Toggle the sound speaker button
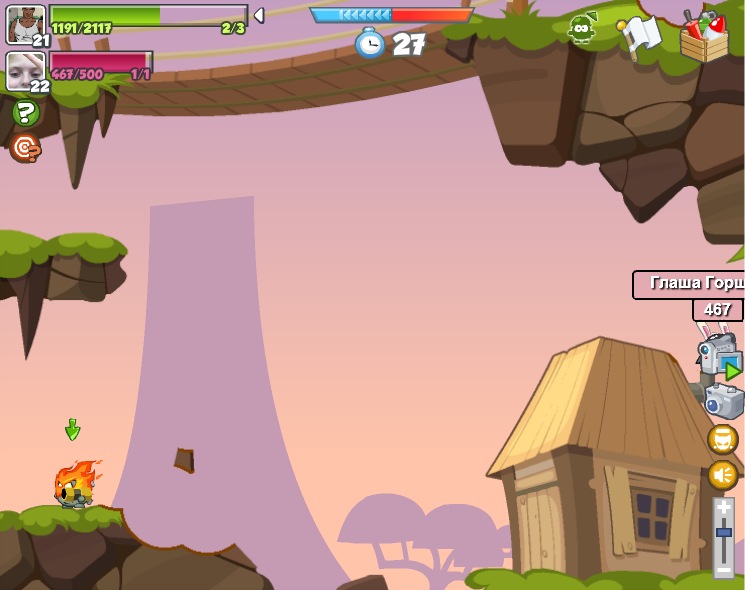The image size is (745, 590). [x=722, y=474]
